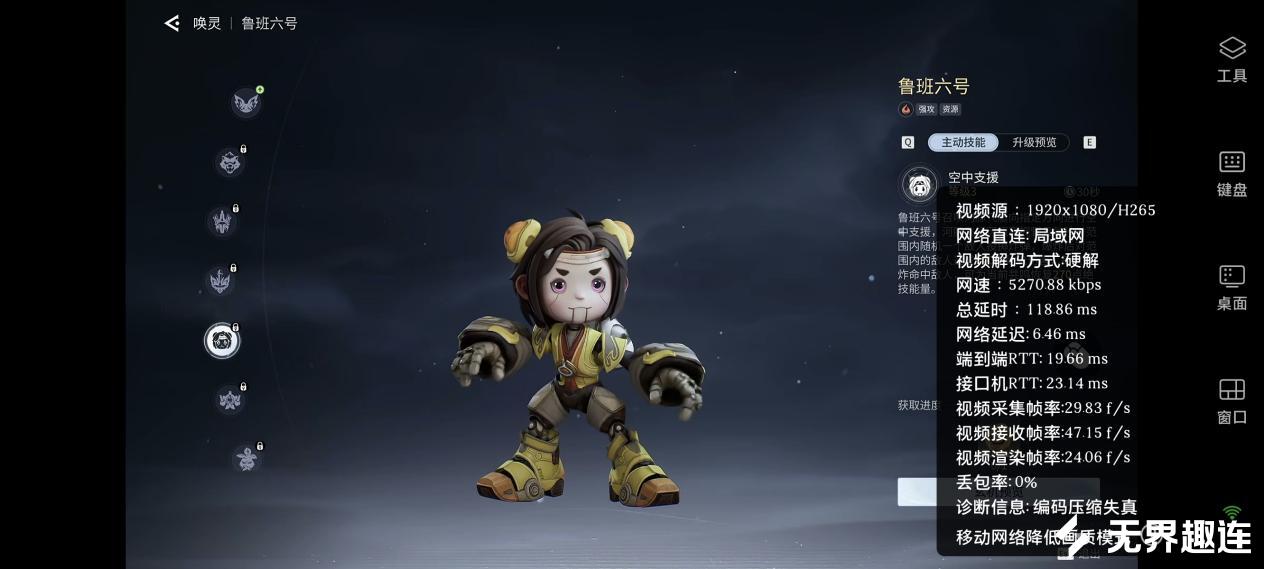Select the locked wolf-face spirit icon

click(230, 162)
